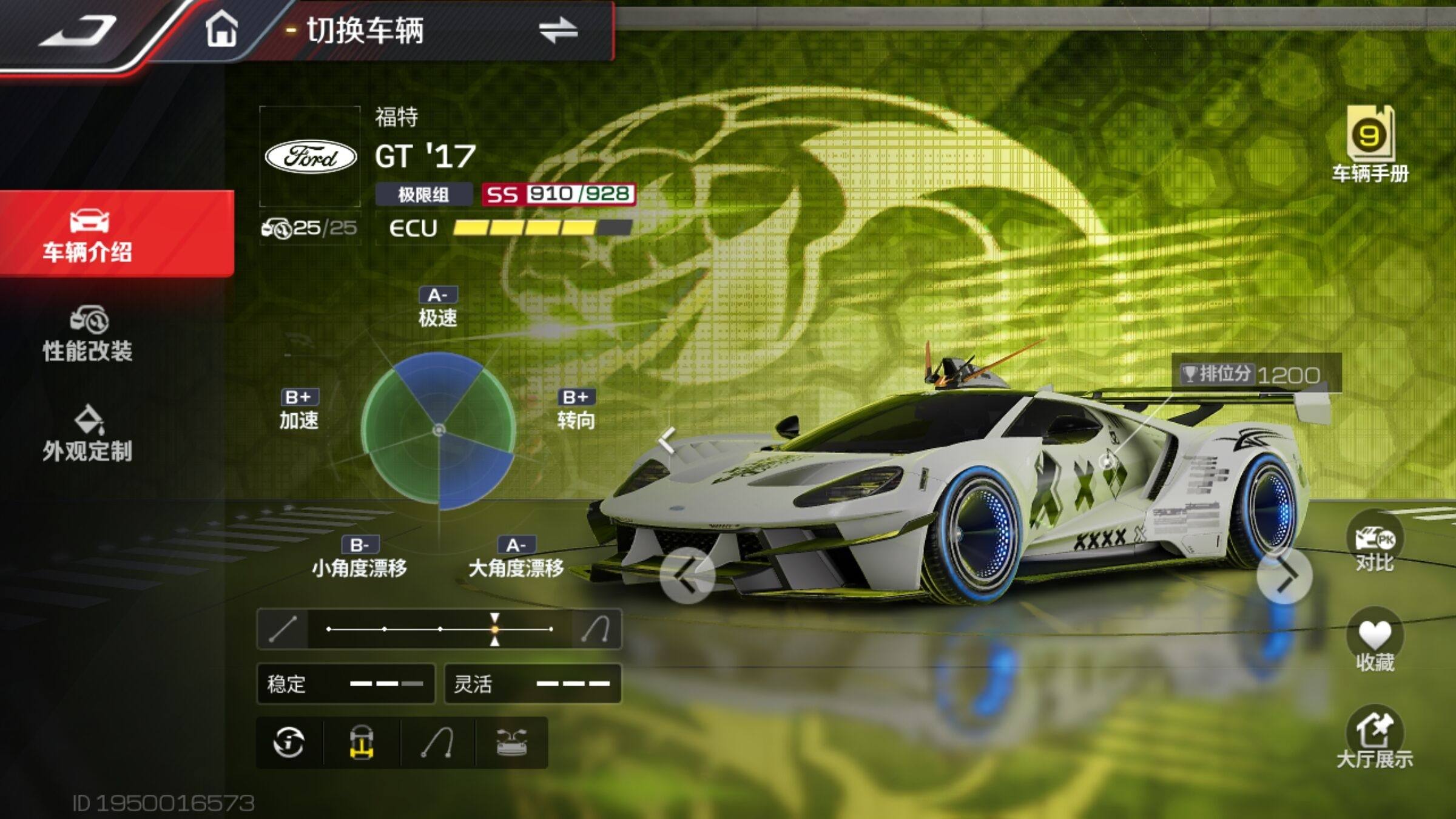This screenshot has height=819, width=1456.
Task: Choose the curved track line icon
Action: 438,743
